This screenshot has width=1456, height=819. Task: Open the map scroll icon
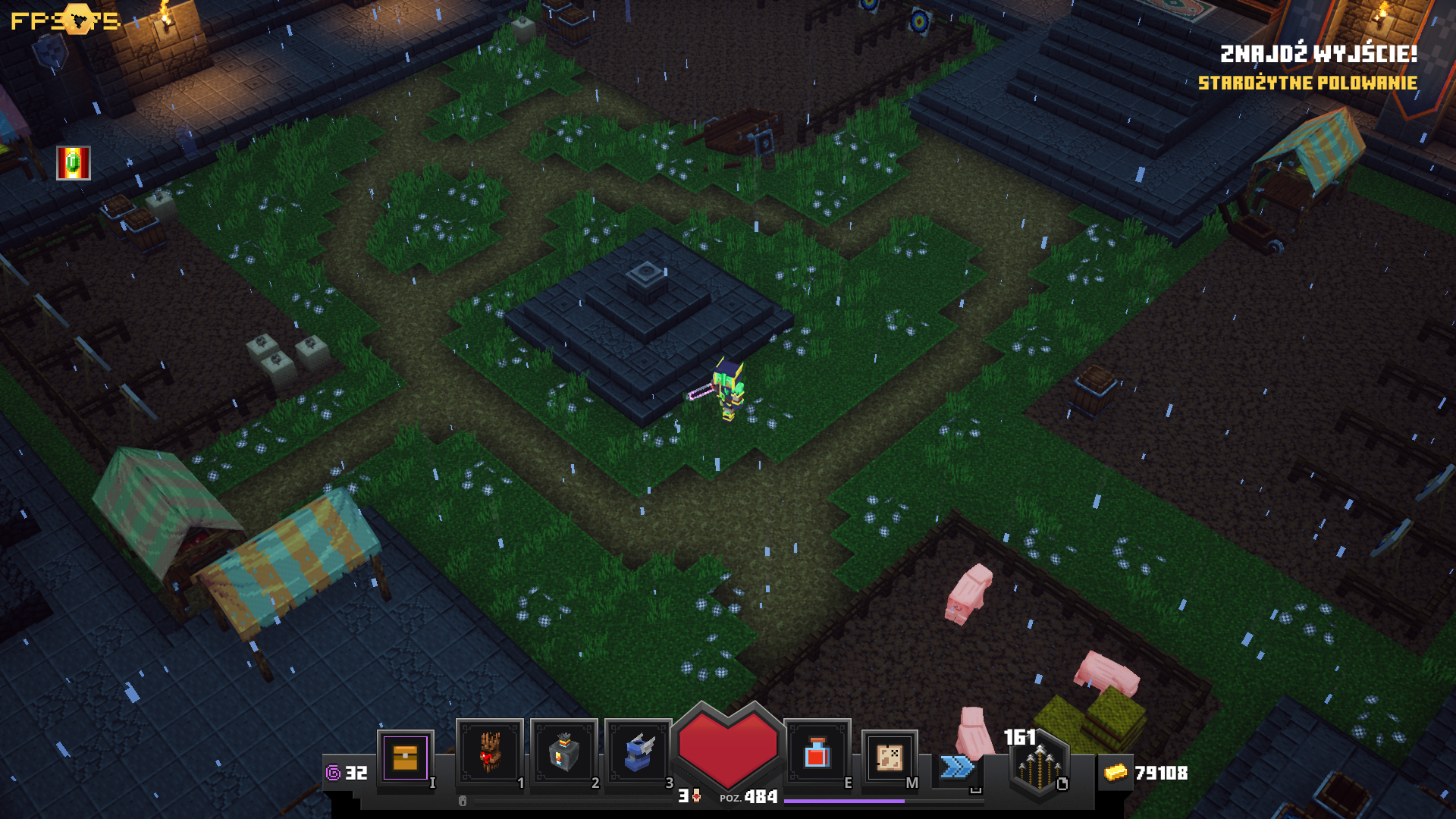[x=889, y=757]
